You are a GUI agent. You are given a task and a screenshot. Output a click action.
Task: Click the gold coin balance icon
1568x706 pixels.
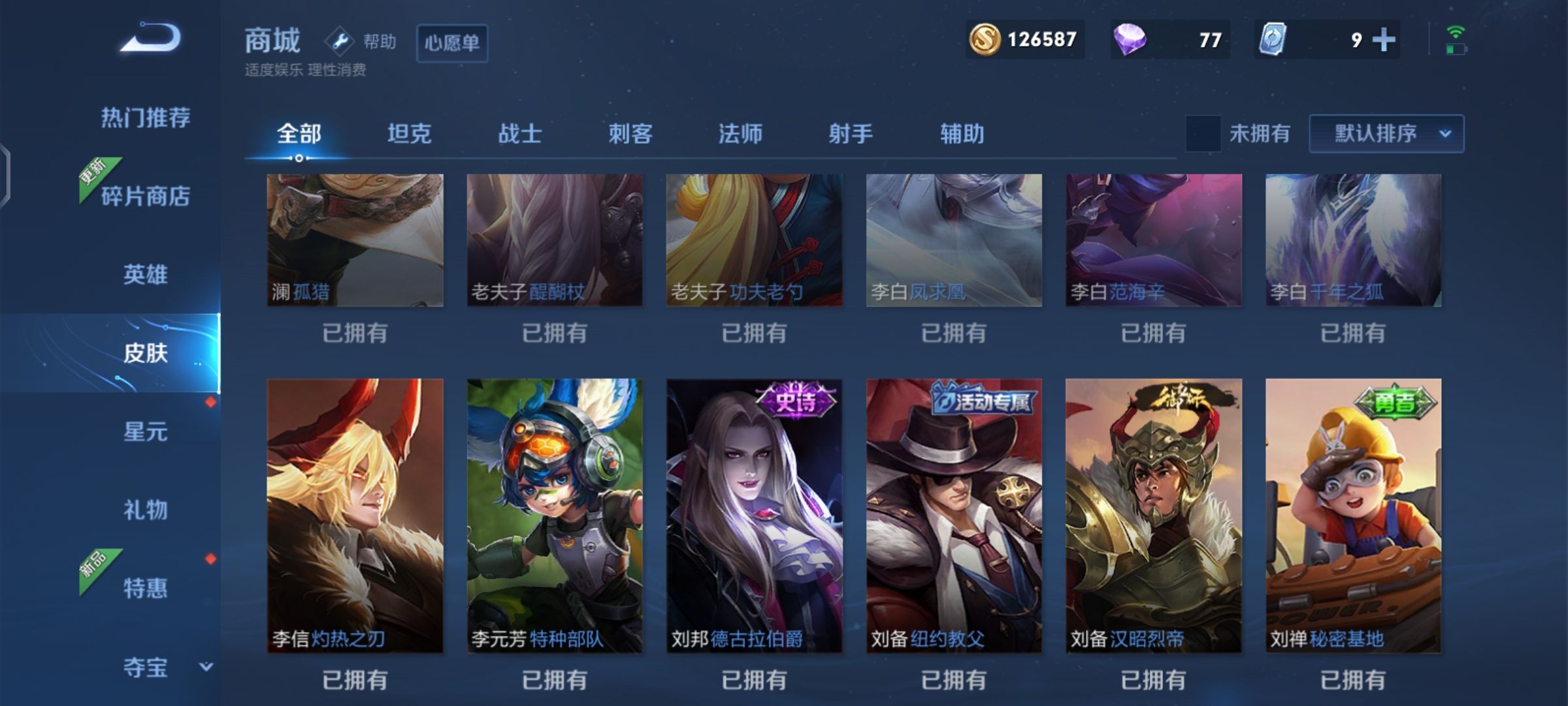point(987,41)
